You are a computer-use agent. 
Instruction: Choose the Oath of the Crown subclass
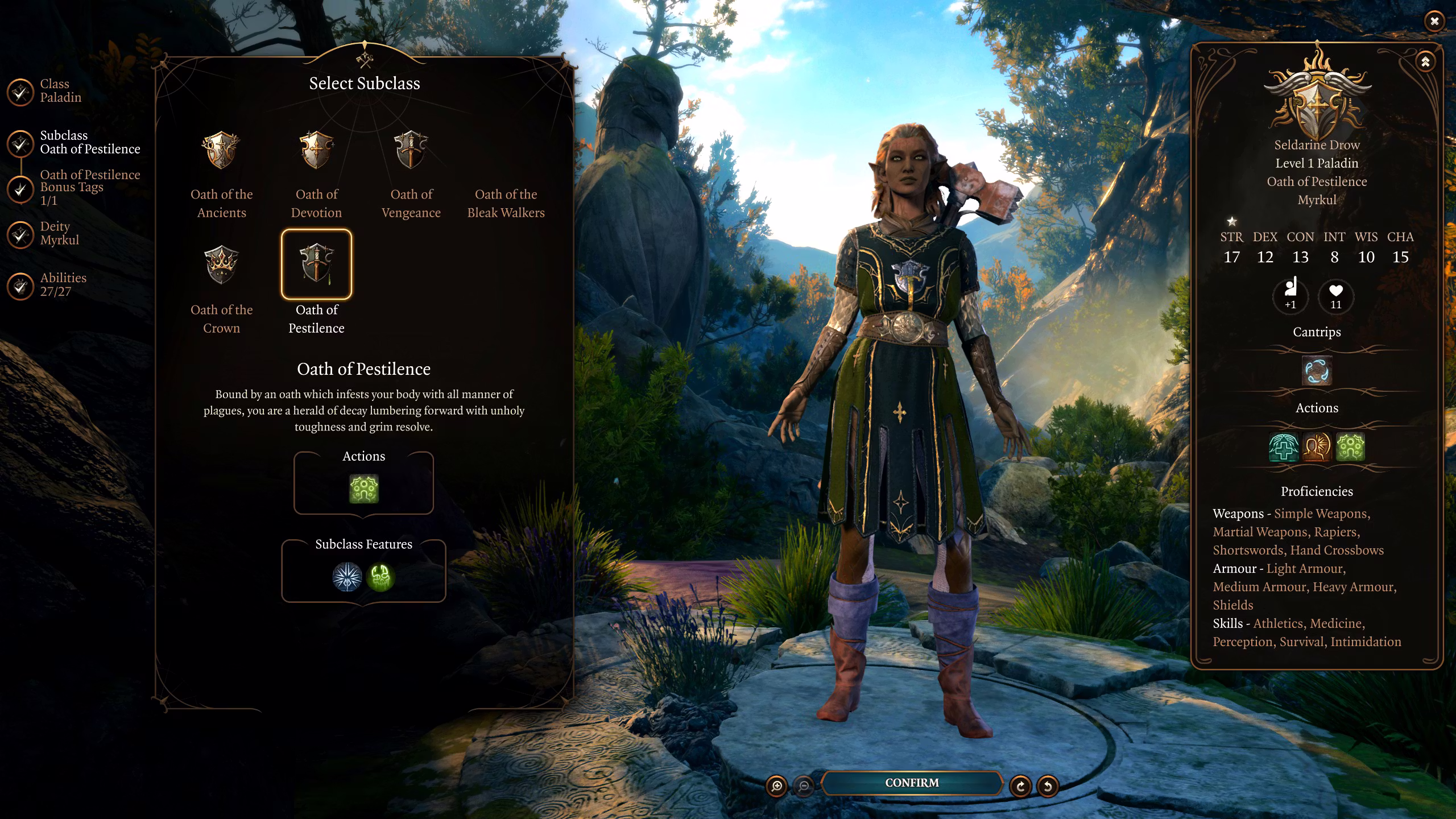click(x=221, y=265)
